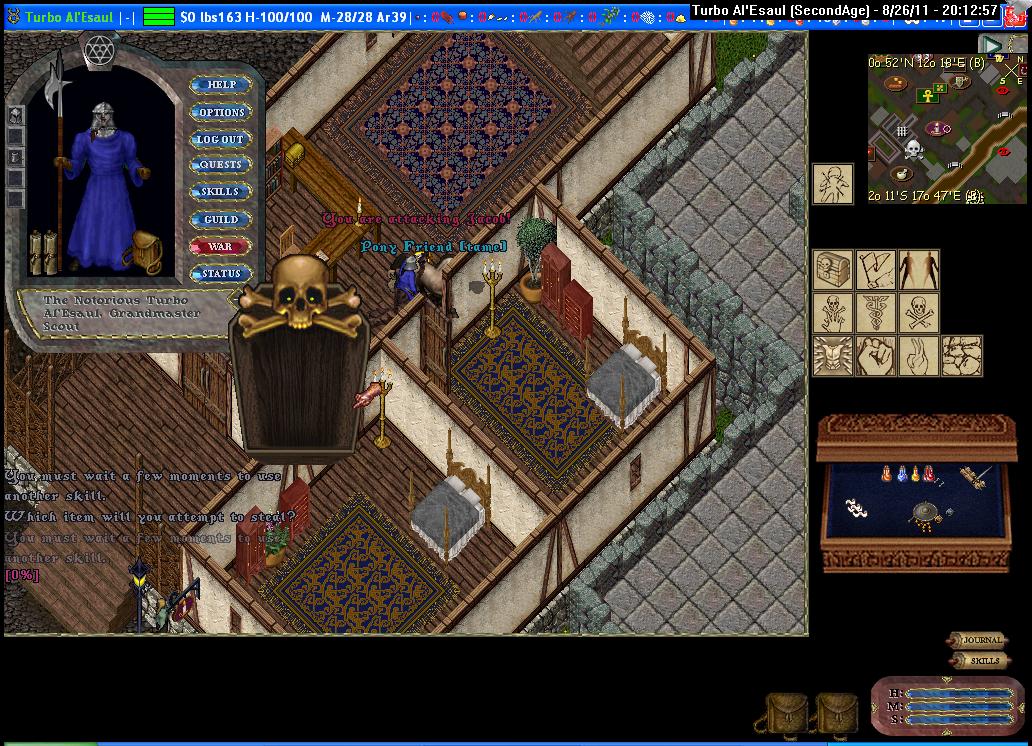
Task: Open the Skills scroll button
Action: (x=982, y=661)
